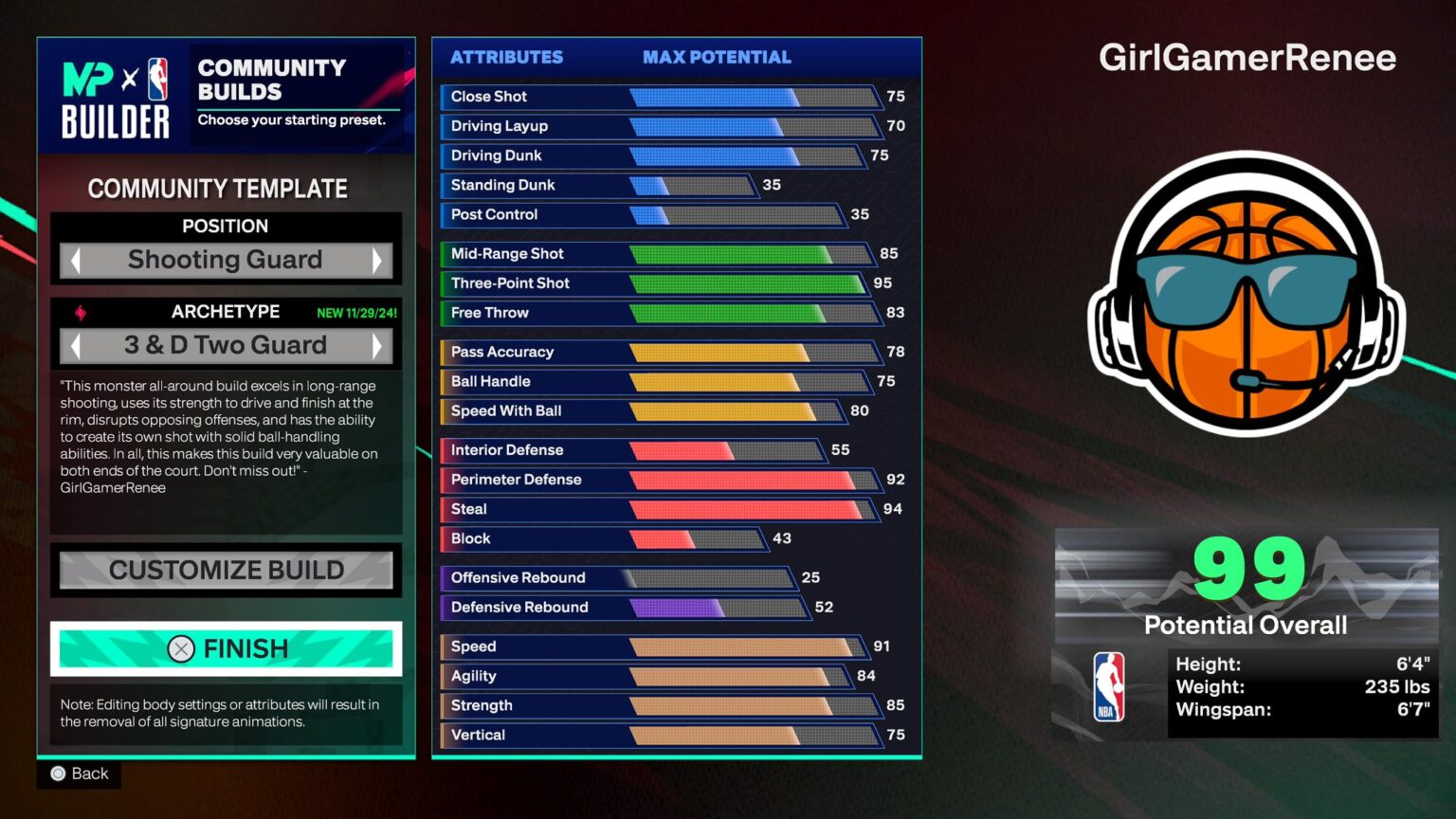Select the previous Position with the left arrow
This screenshot has height=819, width=1456.
(78, 260)
